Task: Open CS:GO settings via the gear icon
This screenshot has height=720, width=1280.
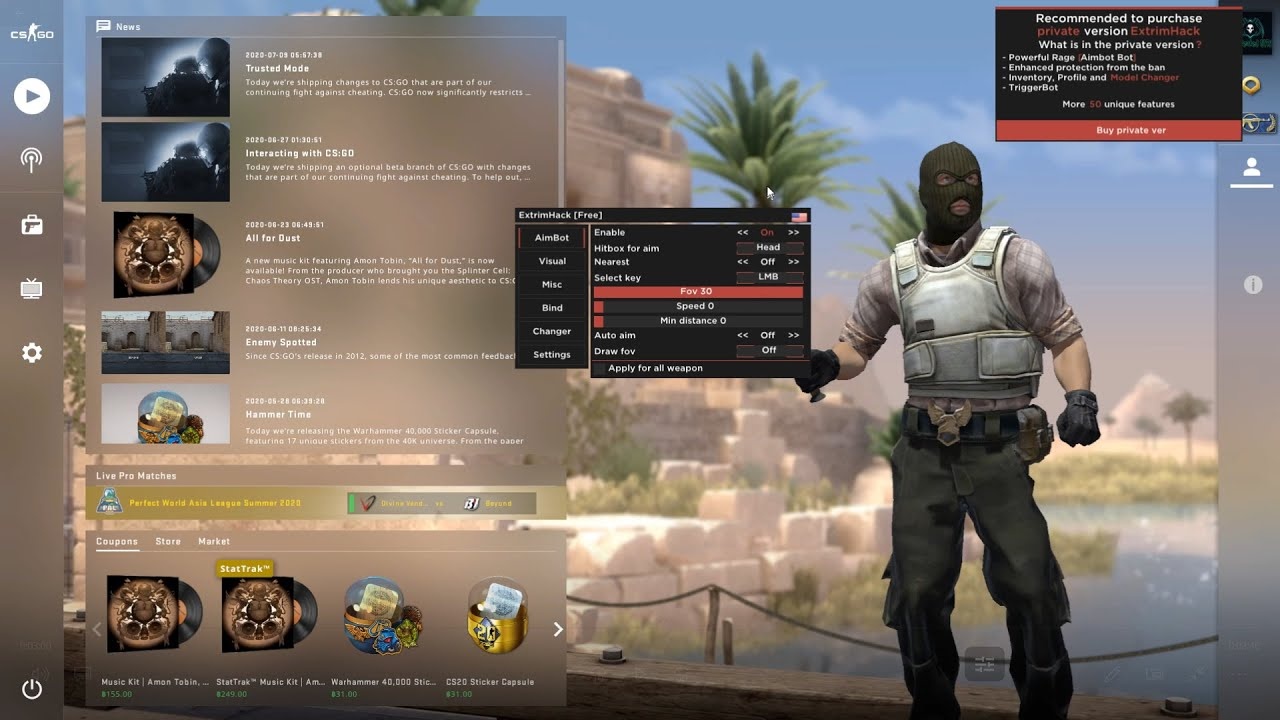Action: pyautogui.click(x=31, y=352)
